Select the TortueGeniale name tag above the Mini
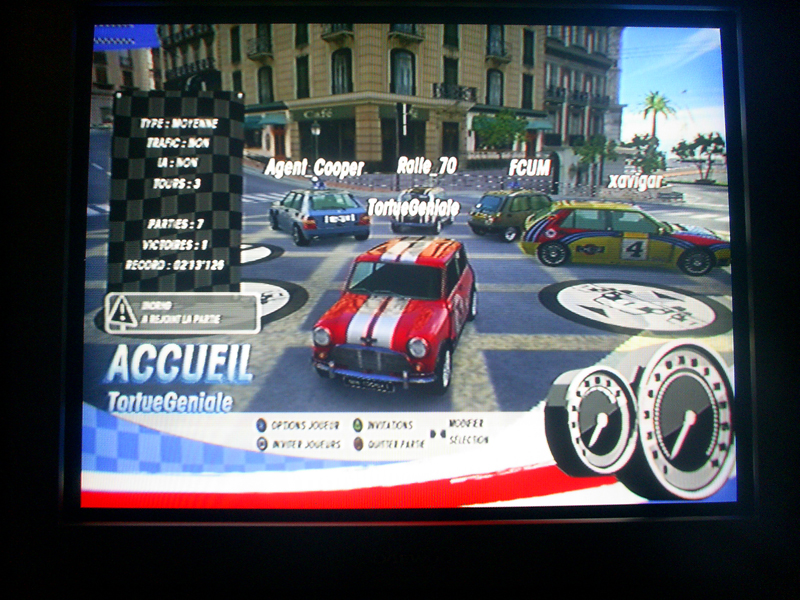This screenshot has width=800, height=600. point(413,207)
